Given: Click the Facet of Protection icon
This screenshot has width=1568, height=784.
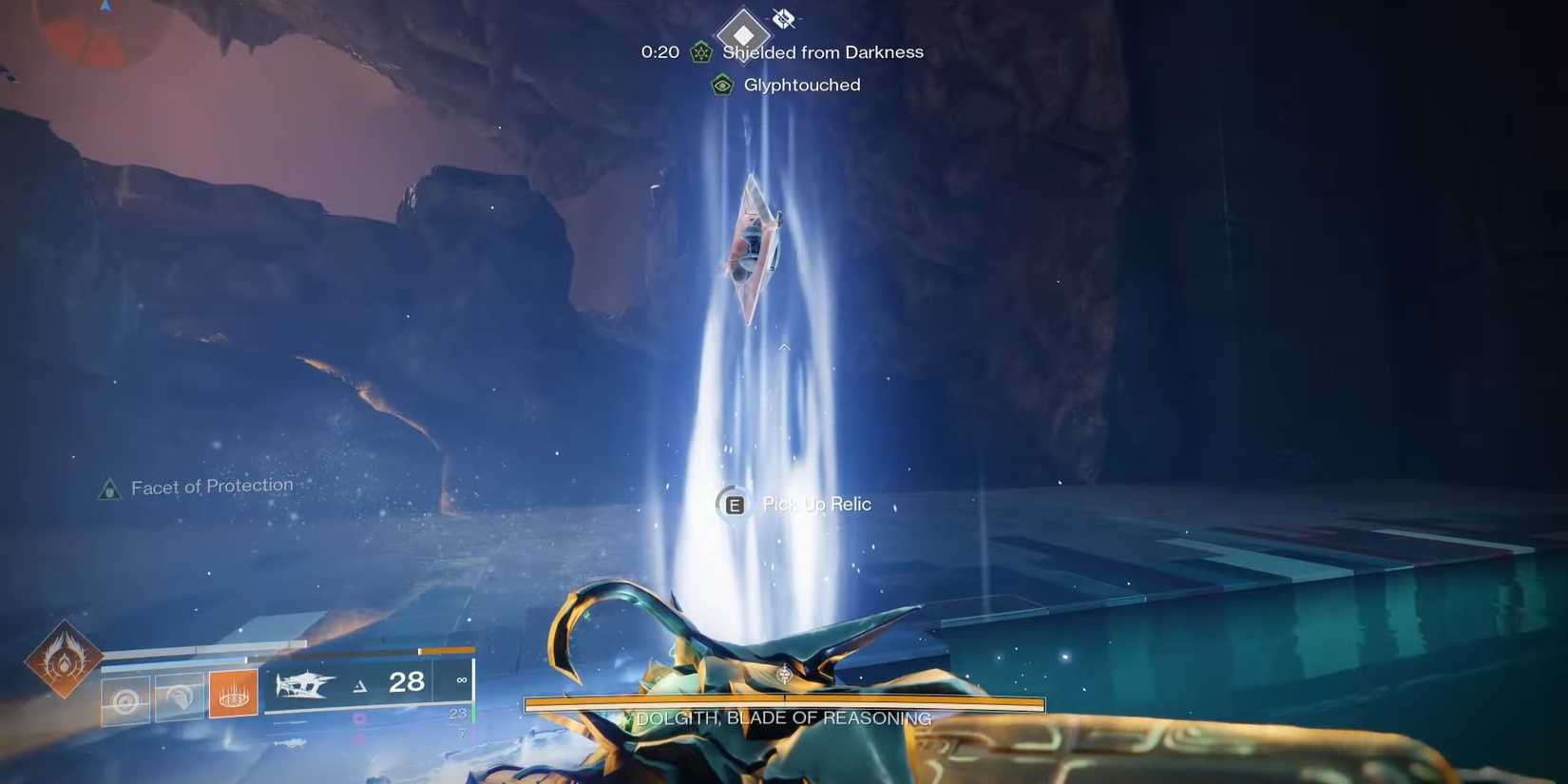Looking at the screenshot, I should coord(110,489).
